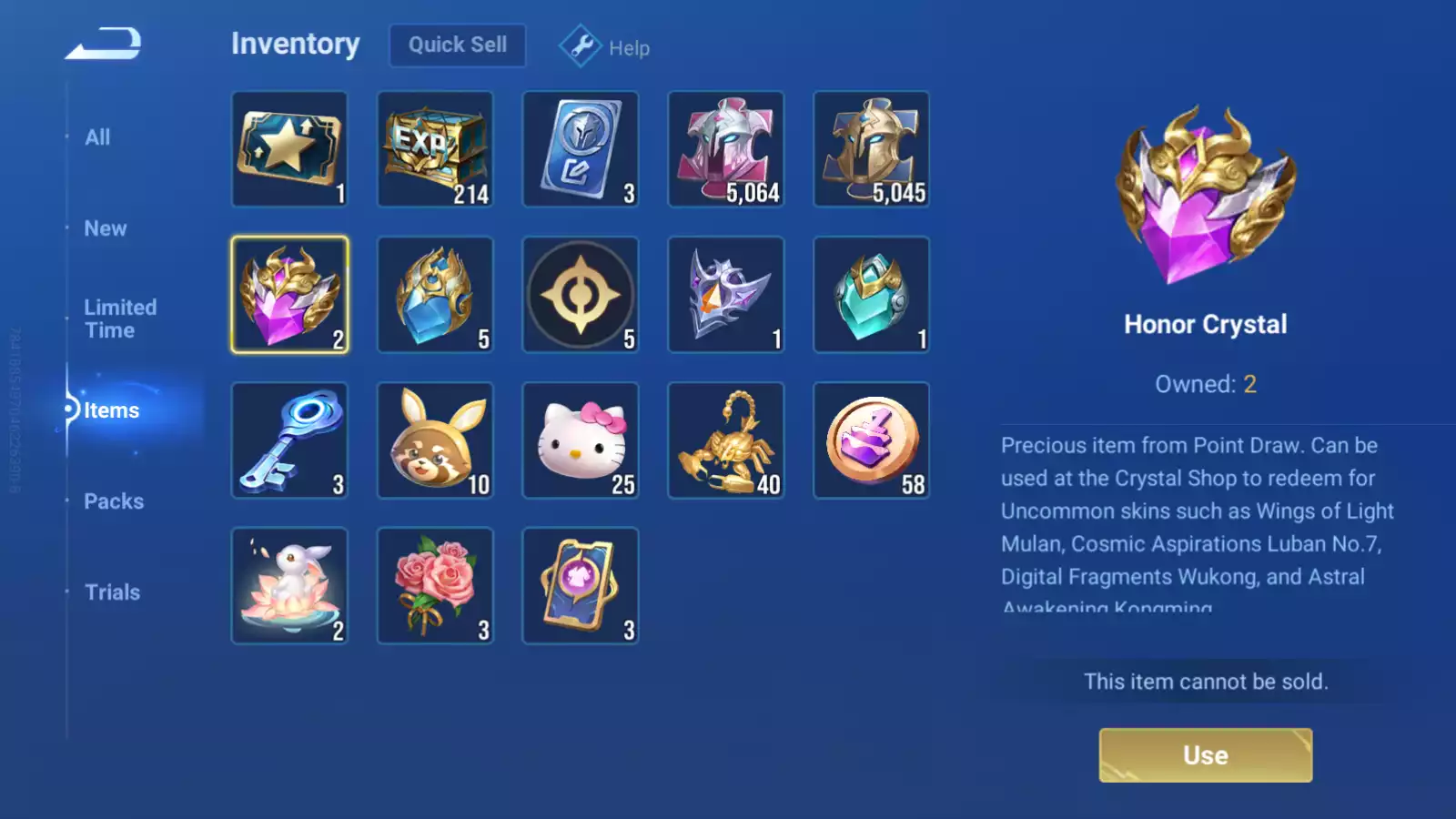Select the gold helmet puzzle fragment
This screenshot has height=819, width=1456.
point(872,149)
